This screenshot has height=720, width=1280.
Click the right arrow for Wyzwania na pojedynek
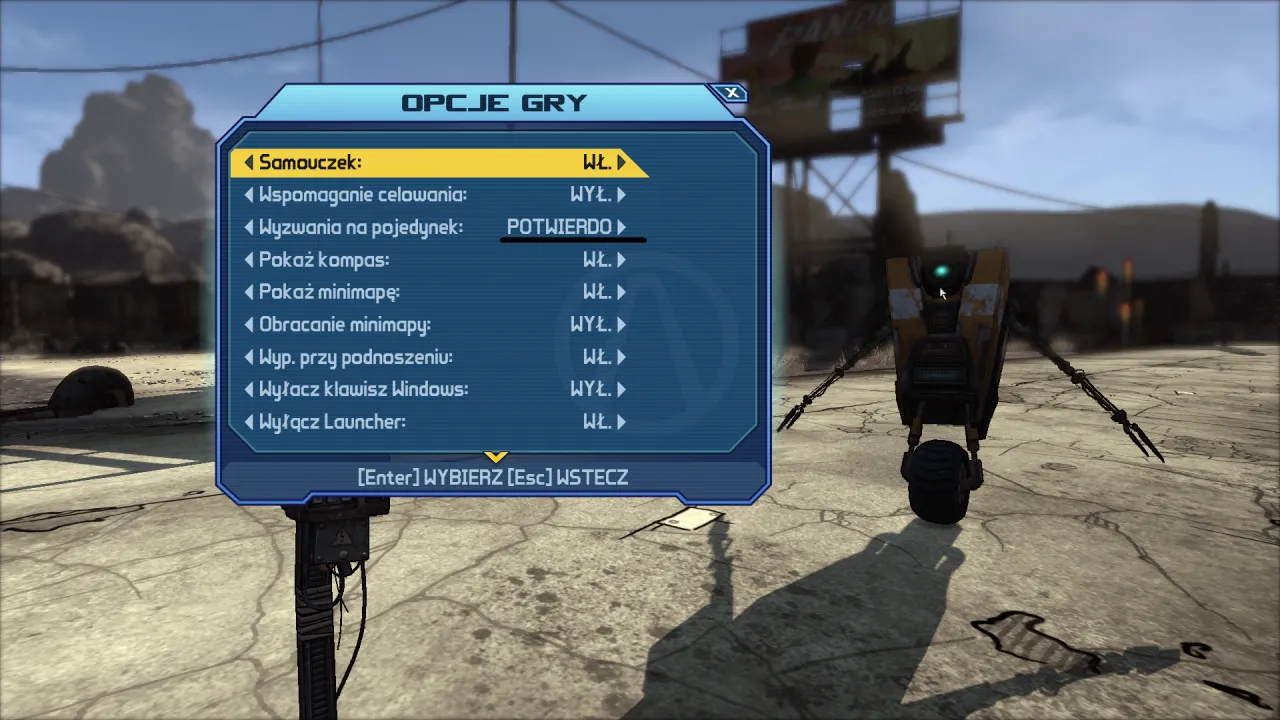[x=622, y=227]
